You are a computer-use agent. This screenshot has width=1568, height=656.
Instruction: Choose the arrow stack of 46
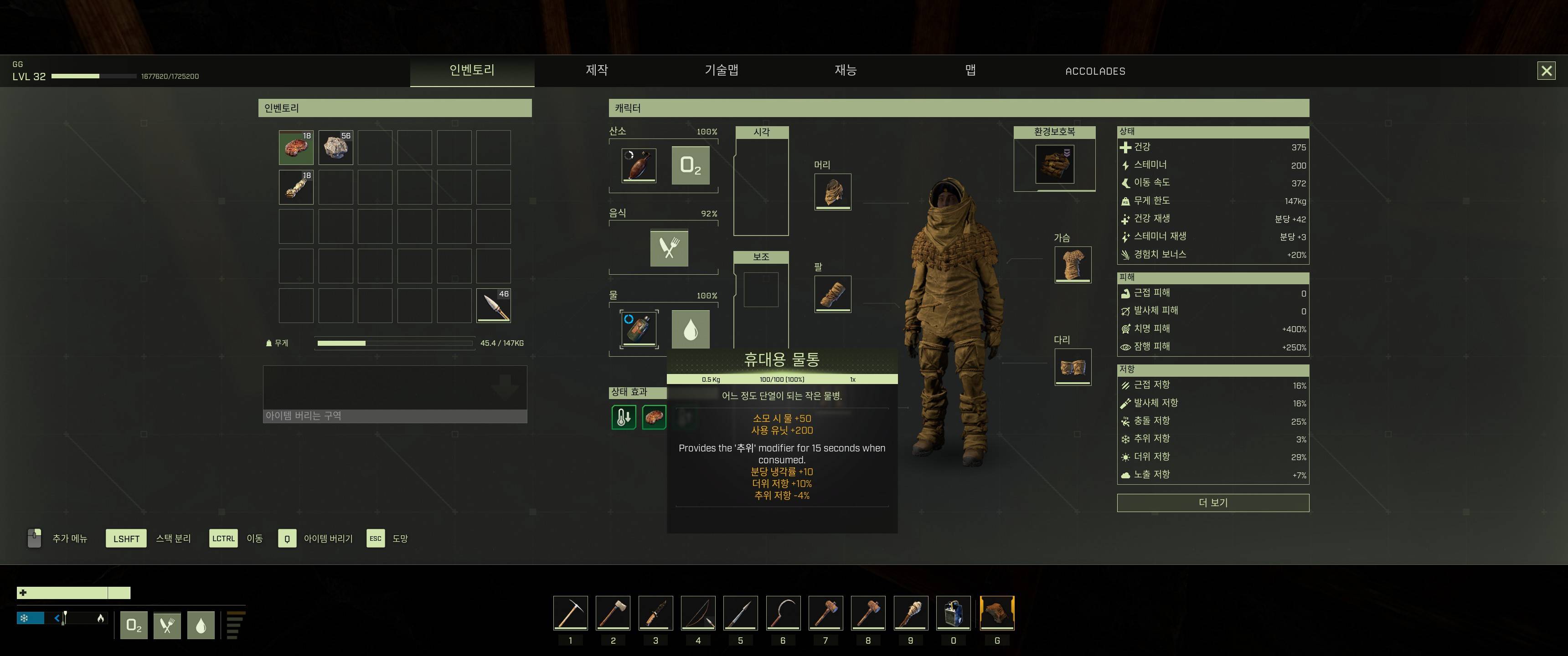coord(493,306)
